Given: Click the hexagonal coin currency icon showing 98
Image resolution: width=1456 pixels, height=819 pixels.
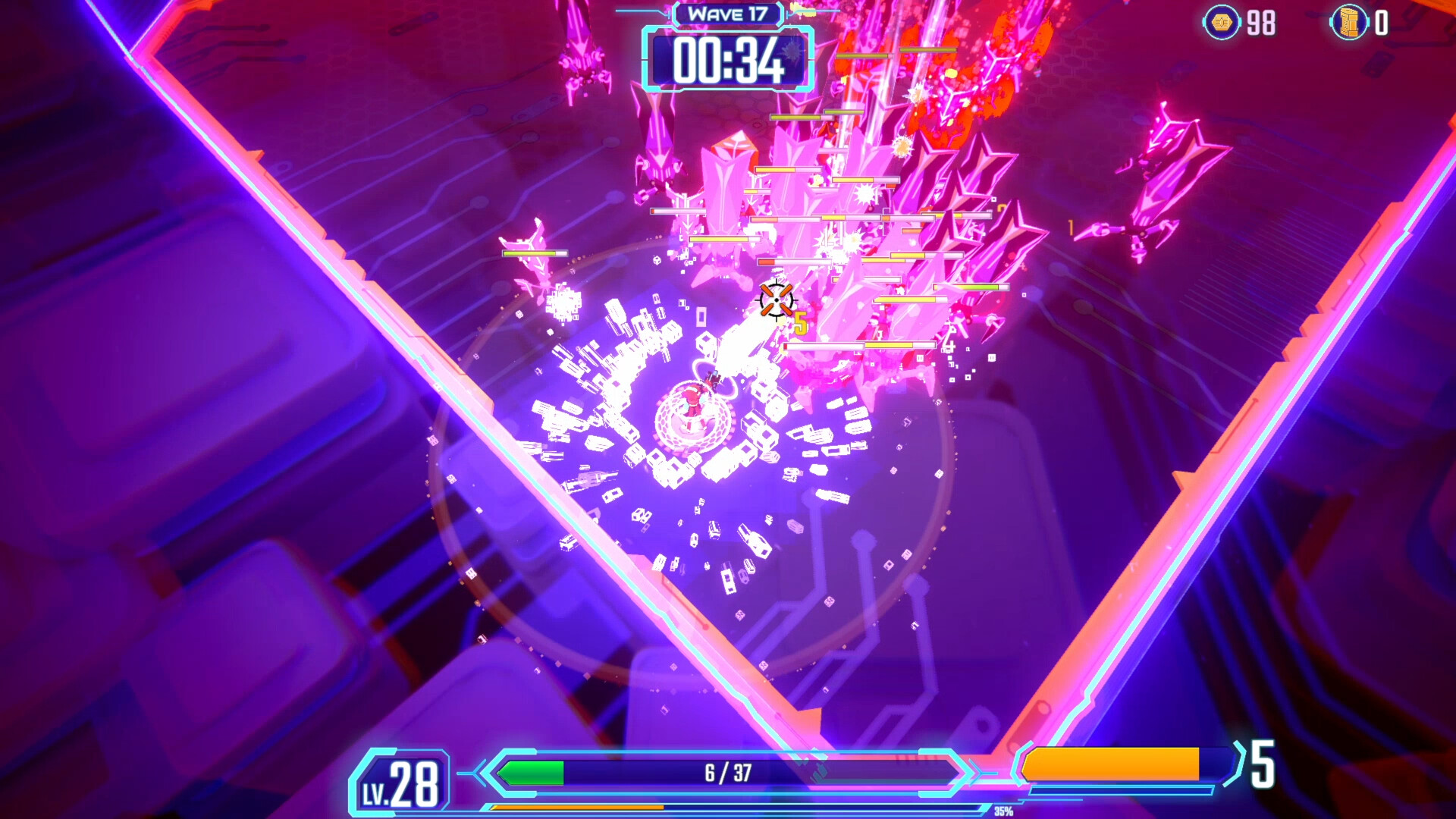Looking at the screenshot, I should 1221,22.
